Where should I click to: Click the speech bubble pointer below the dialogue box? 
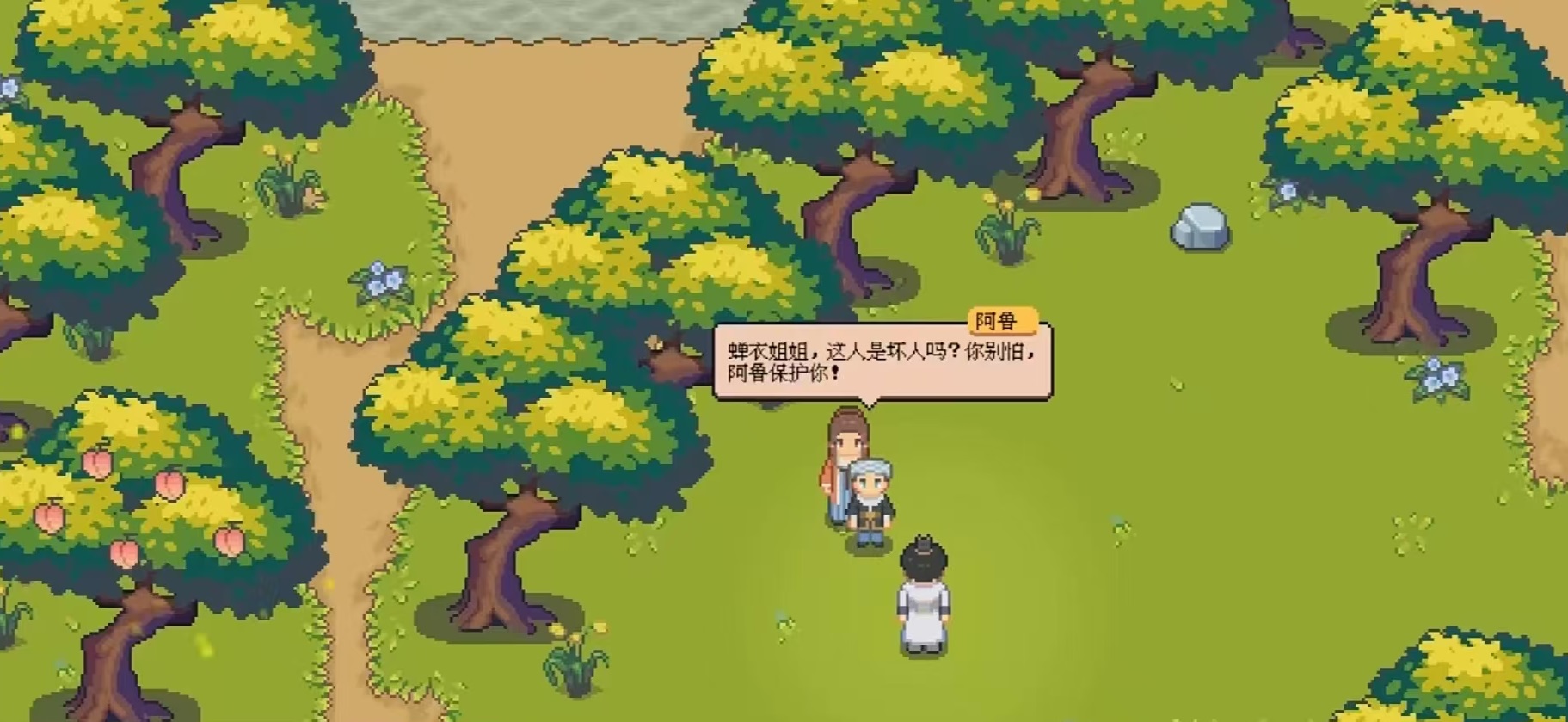(870, 404)
